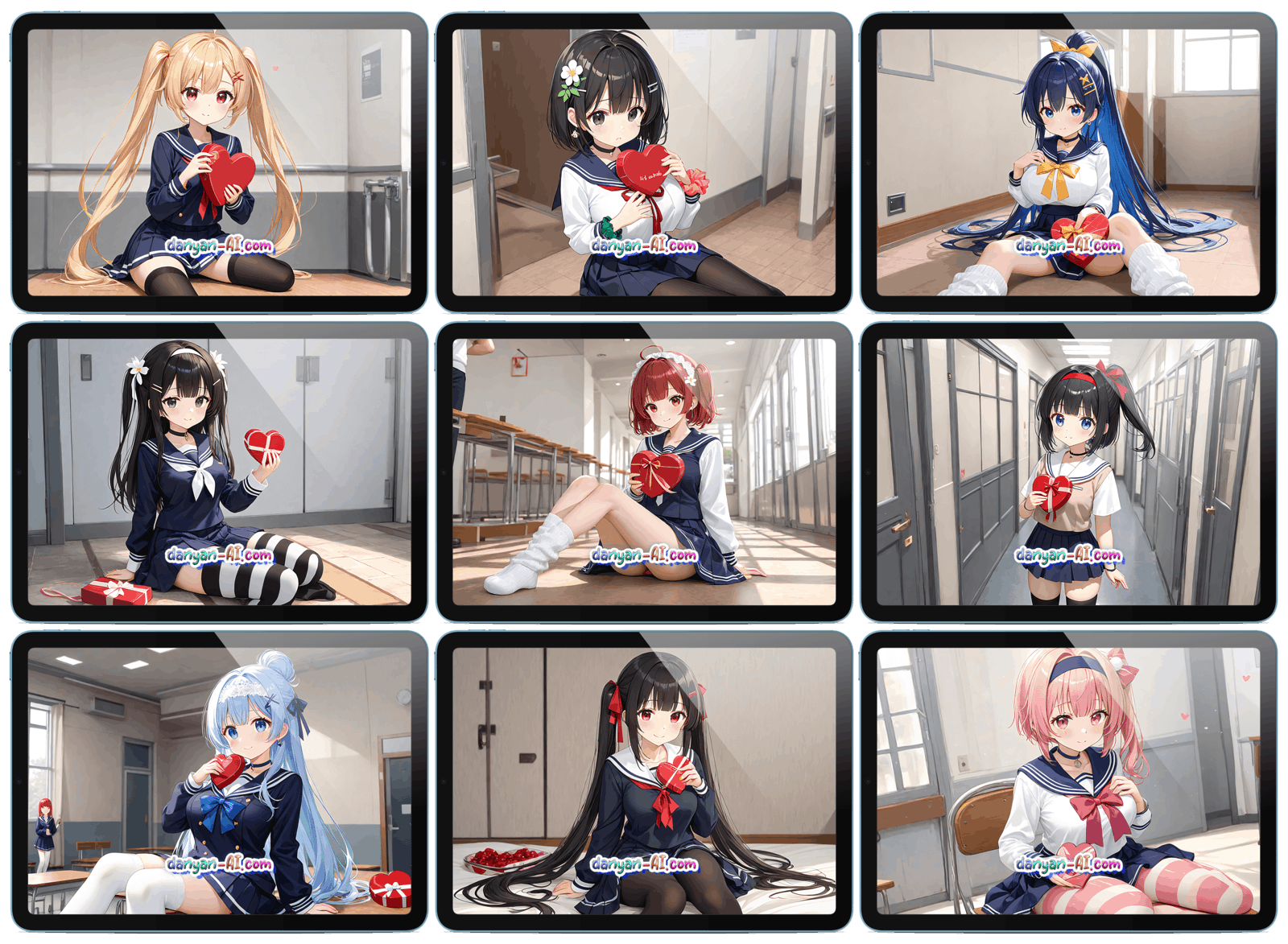Choose the blue ponytail girl with yellow bow
The width and height of the screenshot is (1288, 944).
click(1067, 163)
